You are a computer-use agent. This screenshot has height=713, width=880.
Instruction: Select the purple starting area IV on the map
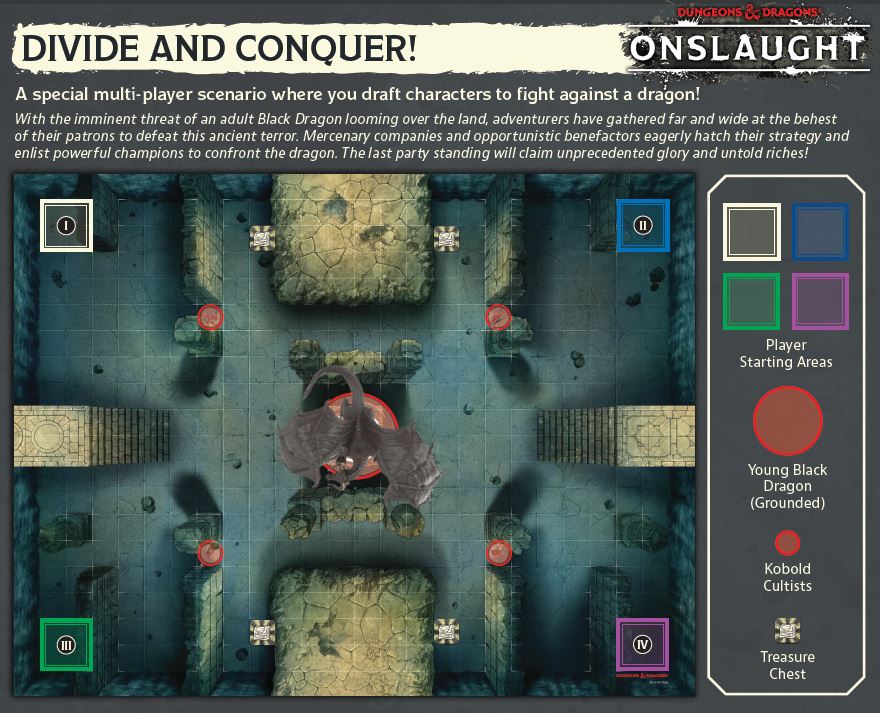643,644
